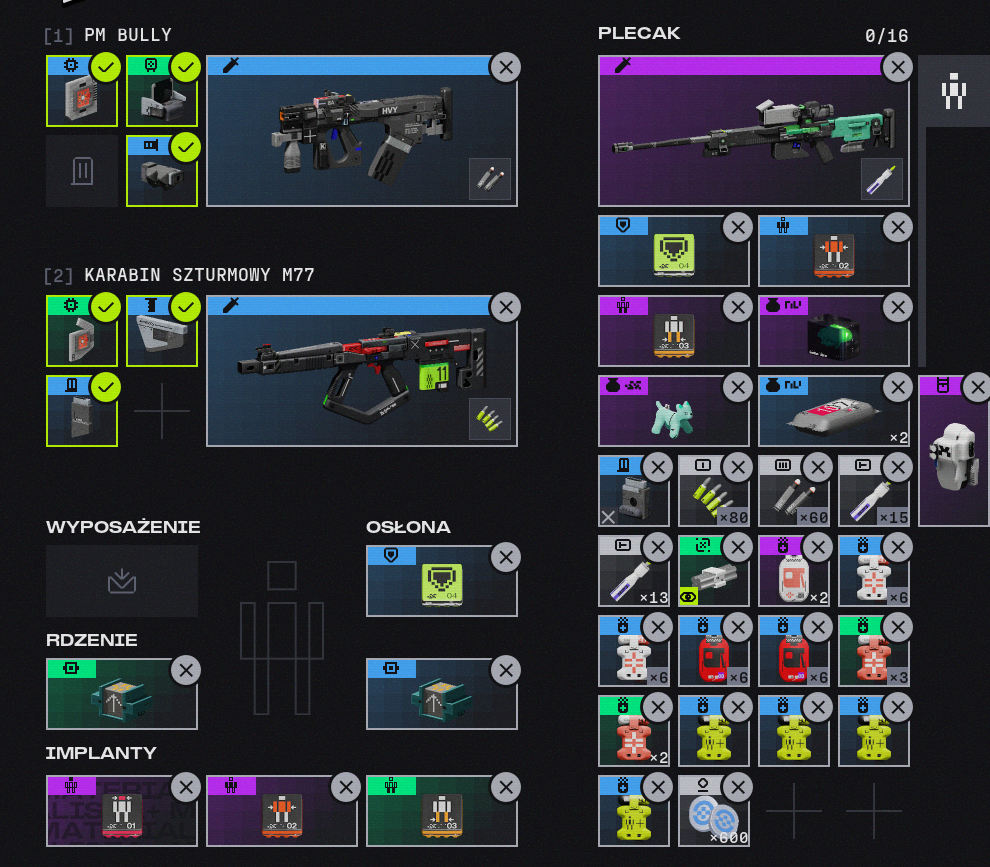
Task: Remove the PM Bully with its X button
Action: 505,67
